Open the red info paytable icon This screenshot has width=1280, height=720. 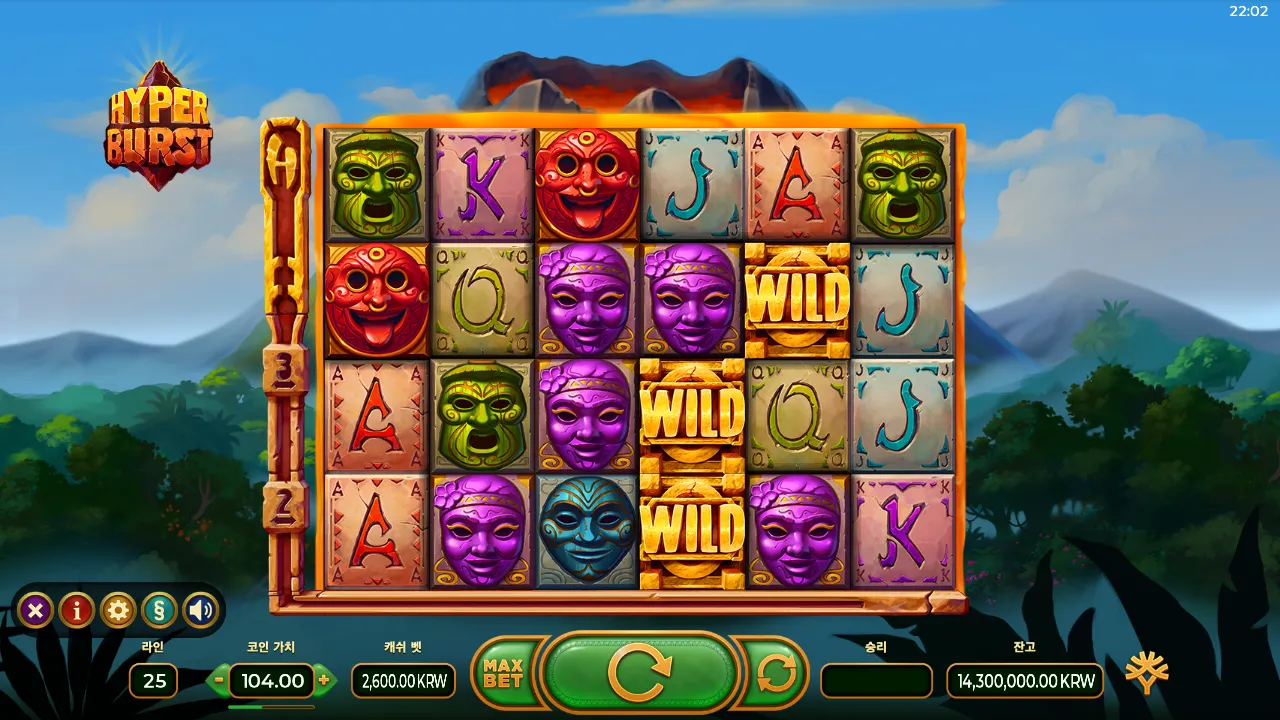[77, 610]
